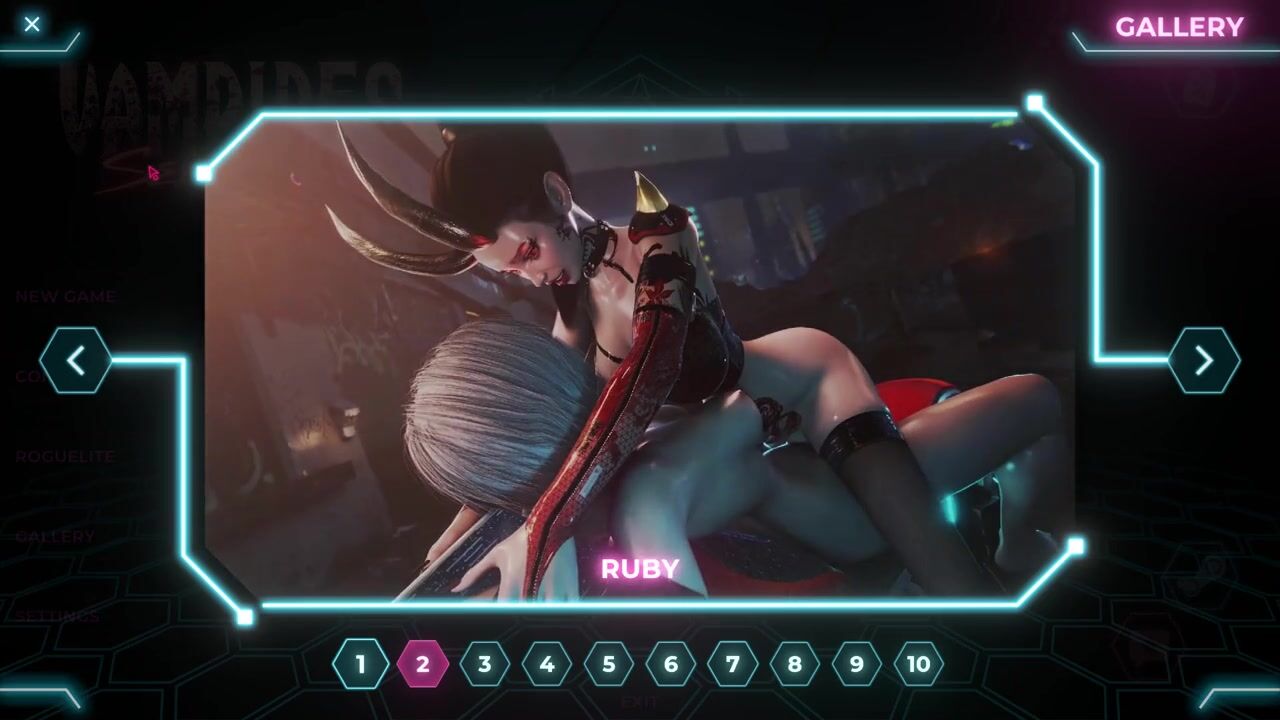The width and height of the screenshot is (1280, 720).
Task: Switch to gallery page 3
Action: (485, 664)
